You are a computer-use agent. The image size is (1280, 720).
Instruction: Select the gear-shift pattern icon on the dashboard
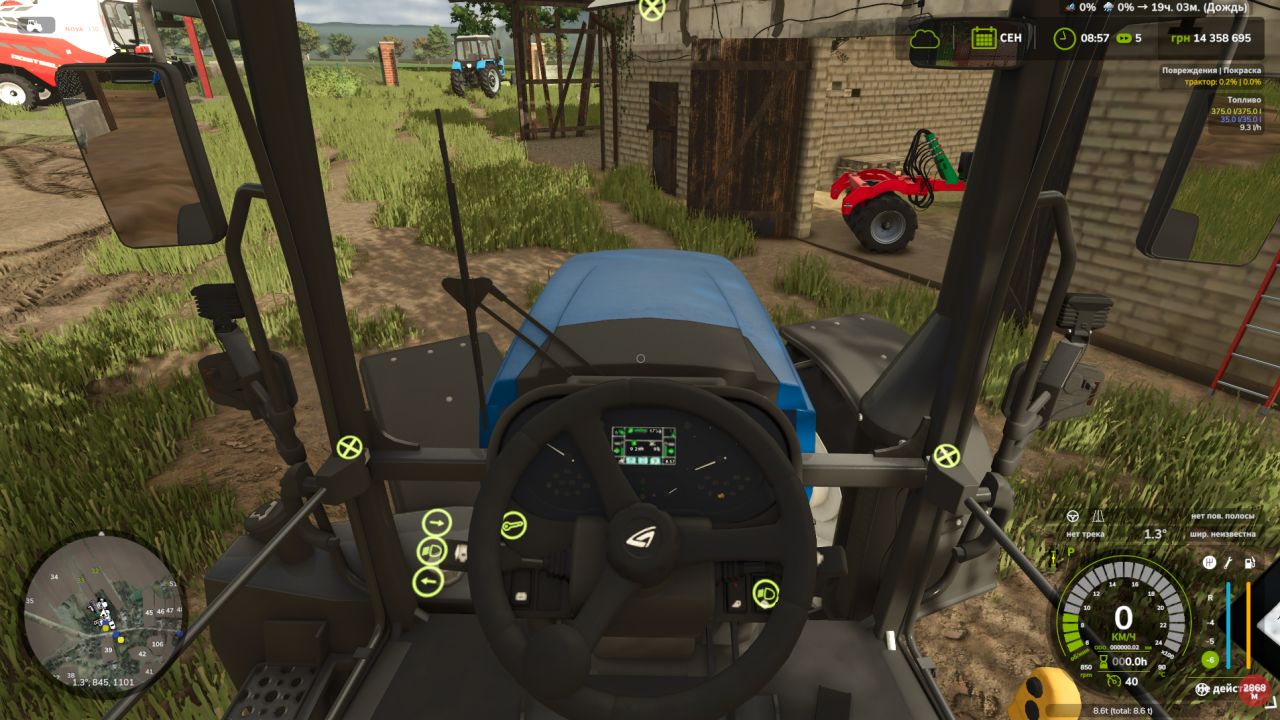click(1208, 564)
